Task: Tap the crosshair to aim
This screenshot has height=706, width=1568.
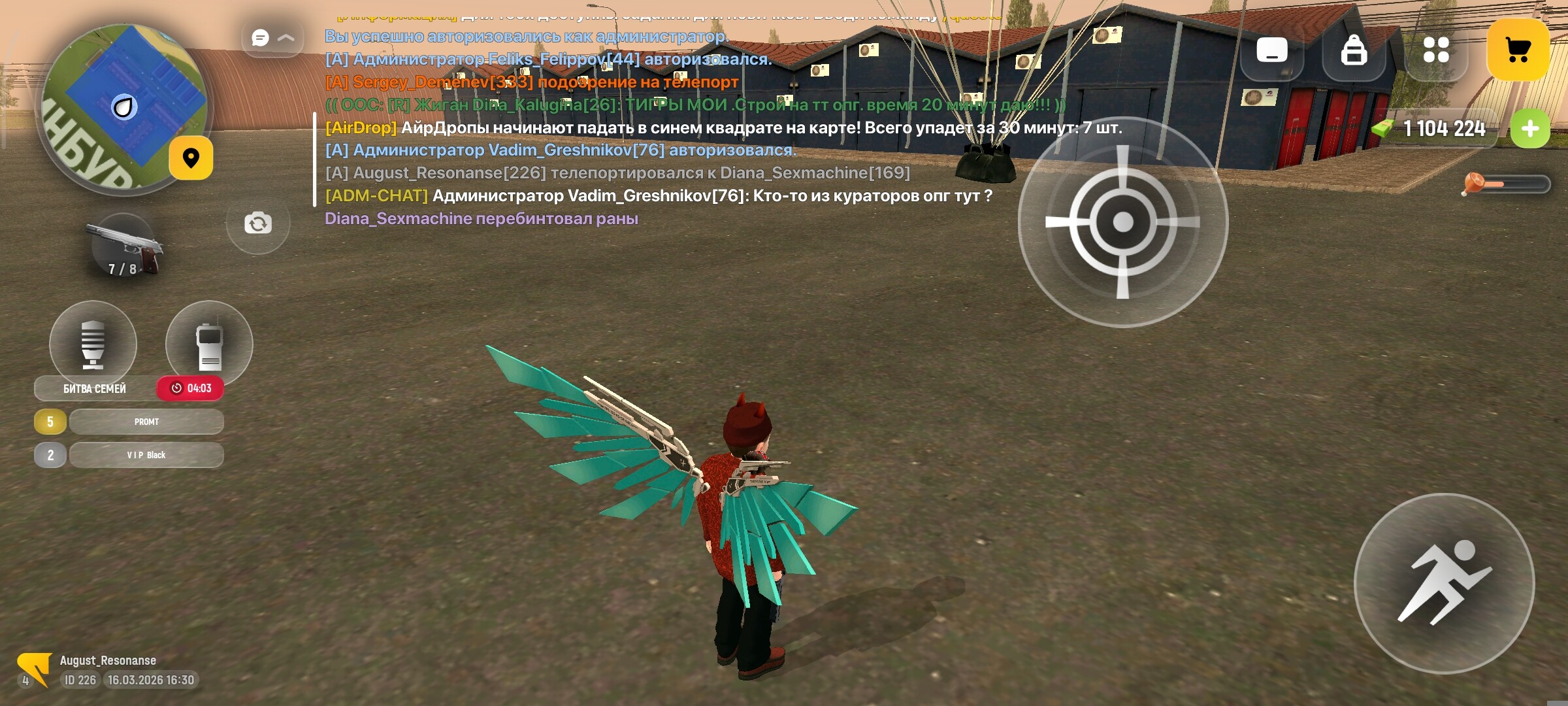Action: 1122,222
